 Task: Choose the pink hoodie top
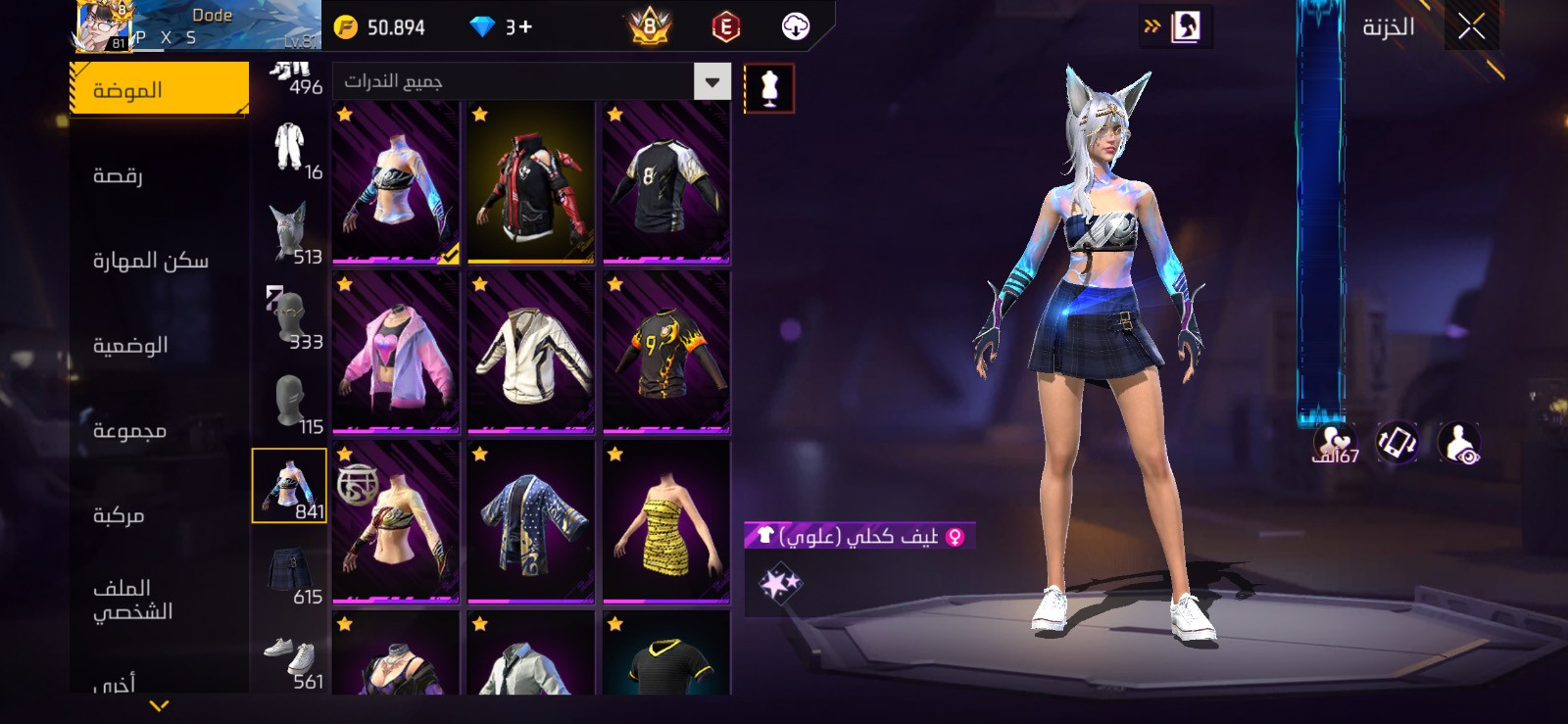click(396, 353)
